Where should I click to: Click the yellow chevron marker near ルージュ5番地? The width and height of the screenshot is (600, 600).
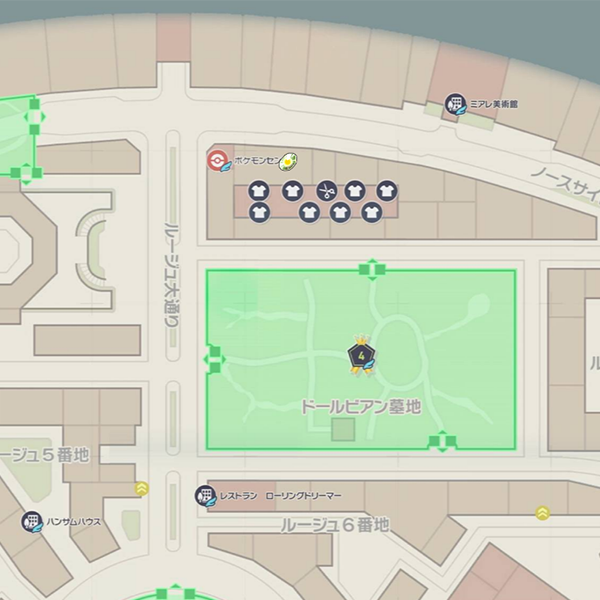tap(142, 489)
